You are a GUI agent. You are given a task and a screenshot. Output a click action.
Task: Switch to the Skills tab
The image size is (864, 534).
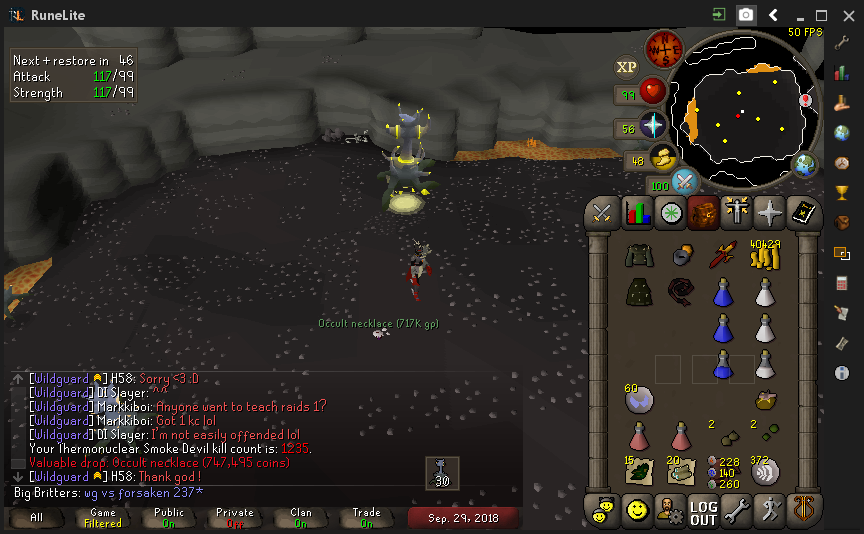click(637, 212)
